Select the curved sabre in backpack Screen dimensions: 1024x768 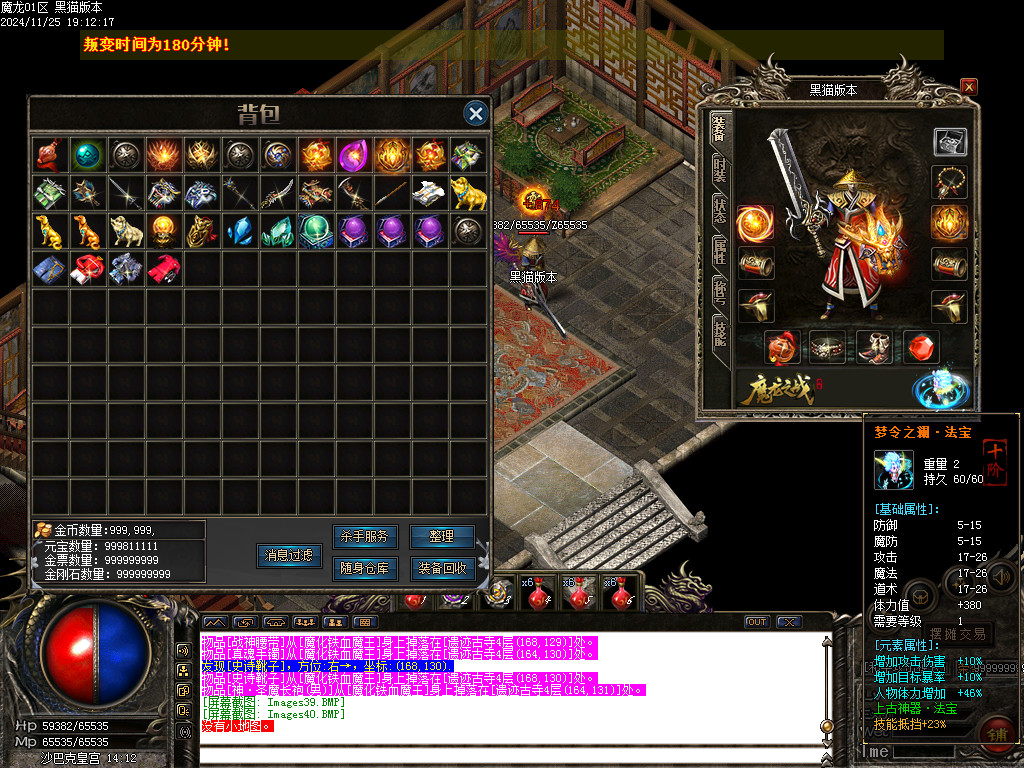[276, 193]
